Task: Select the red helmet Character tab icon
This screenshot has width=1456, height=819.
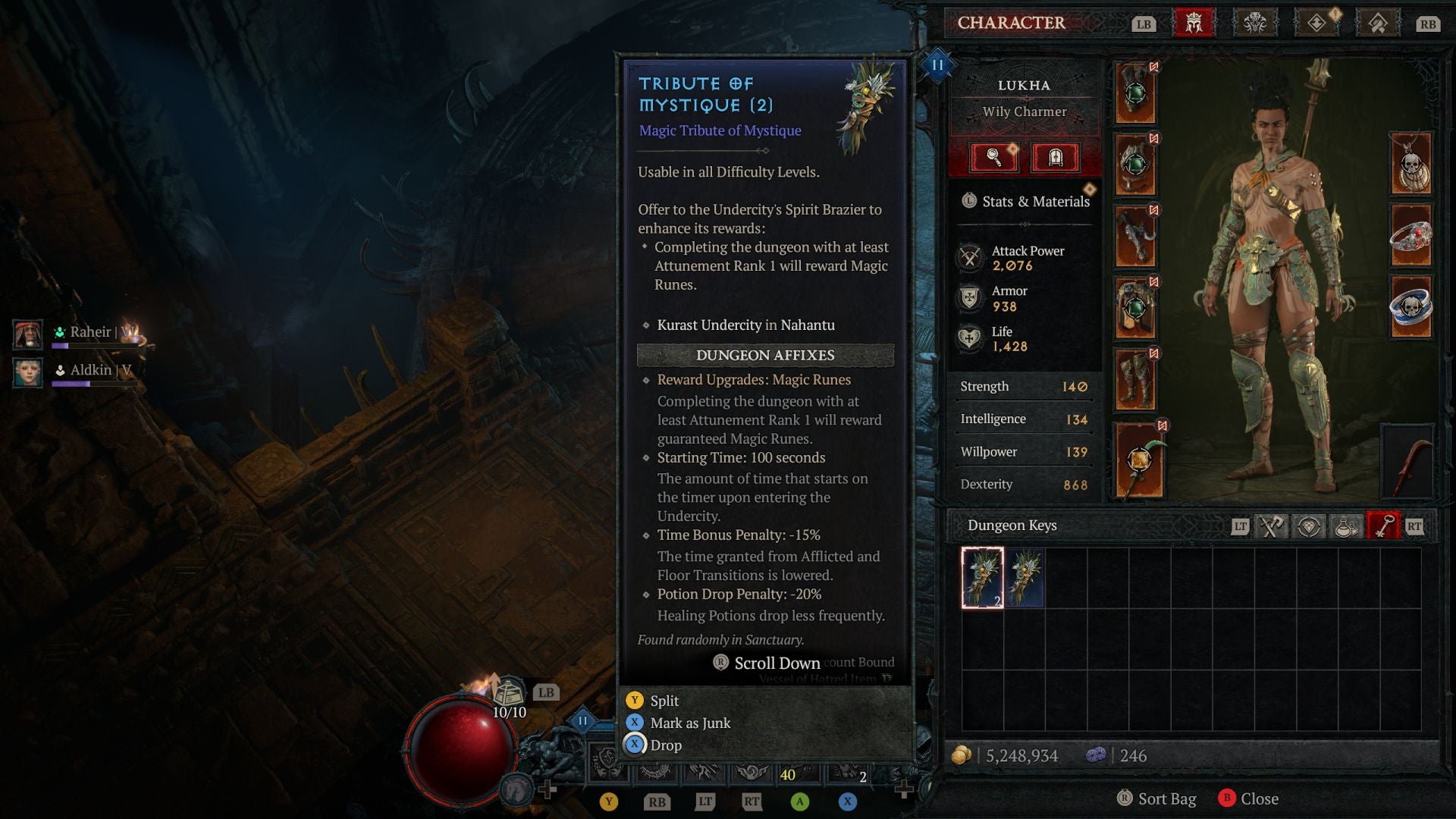Action: point(1196,23)
